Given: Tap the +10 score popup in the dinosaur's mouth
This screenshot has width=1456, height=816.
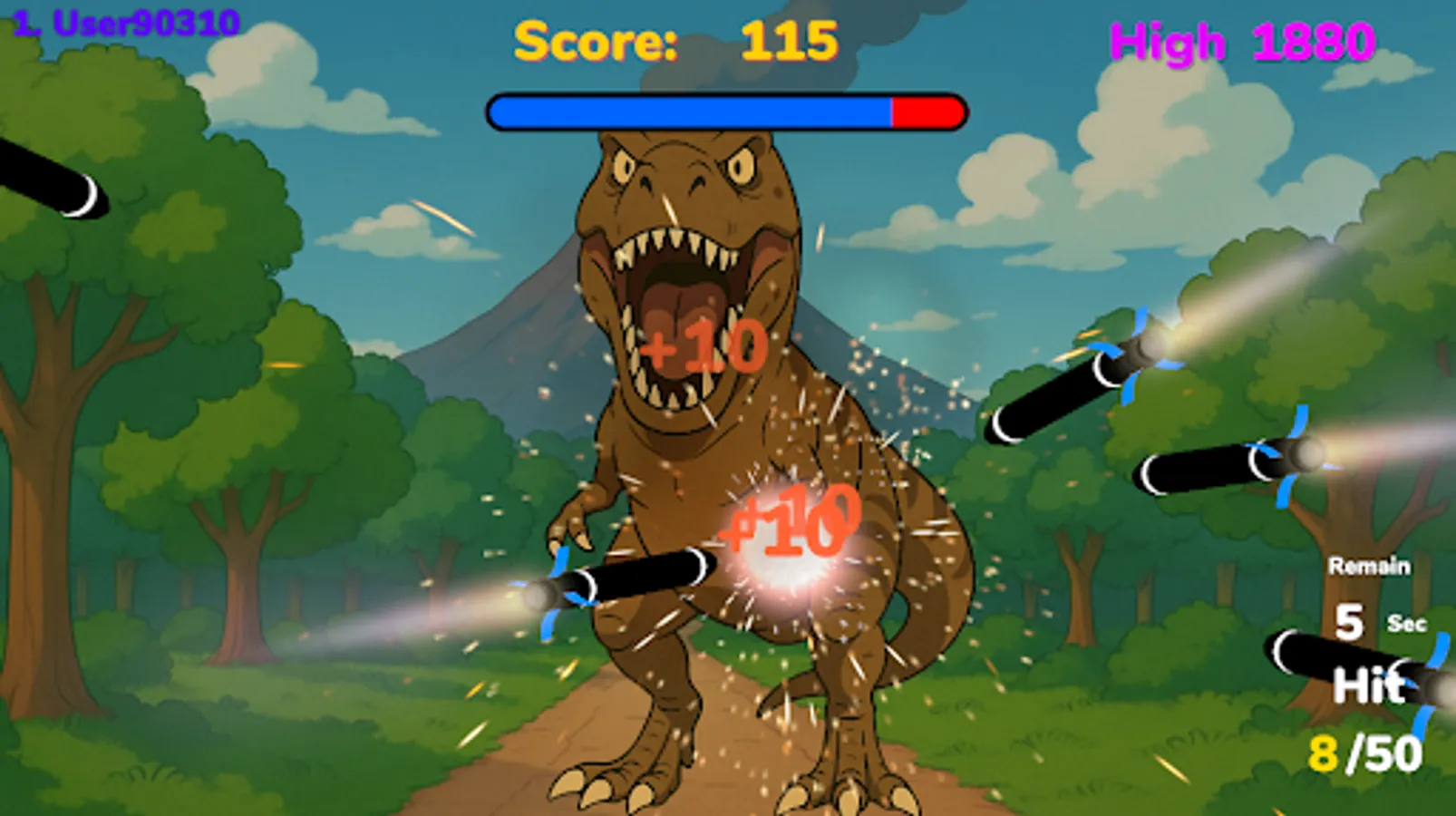Looking at the screenshot, I should pyautogui.click(x=703, y=345).
